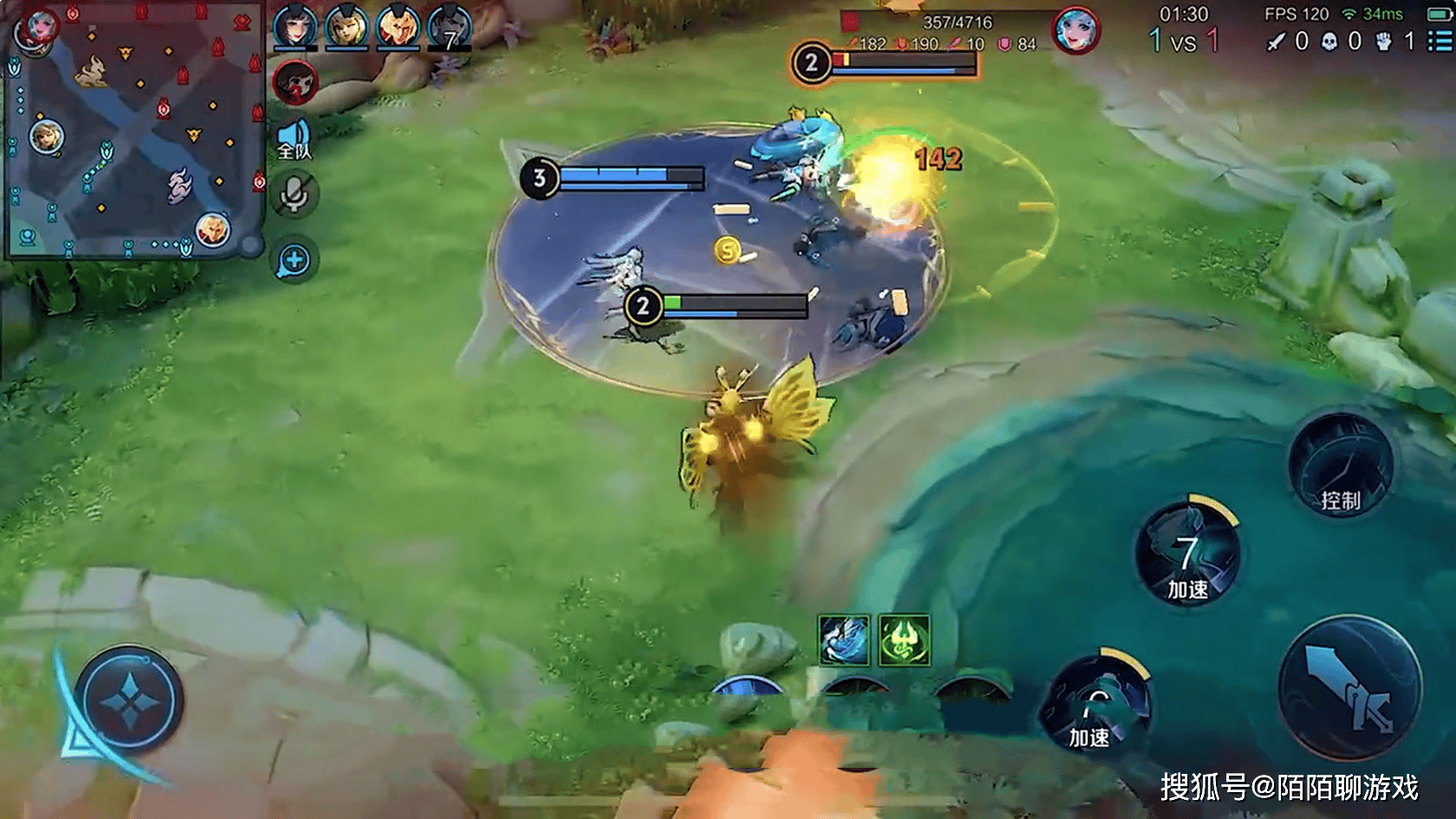Screen dimensions: 1456x819
Task: Activate the 控制 skill button
Action: (1340, 466)
